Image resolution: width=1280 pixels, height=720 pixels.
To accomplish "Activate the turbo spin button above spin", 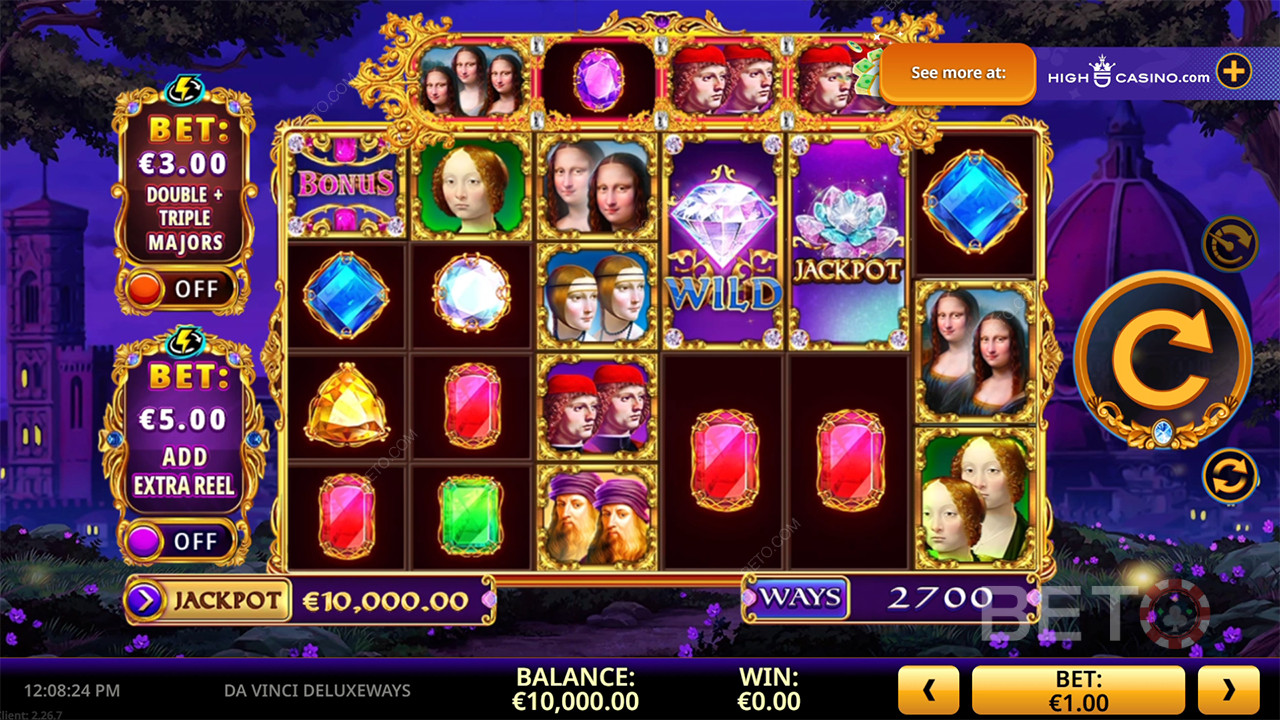I will (x=1229, y=244).
